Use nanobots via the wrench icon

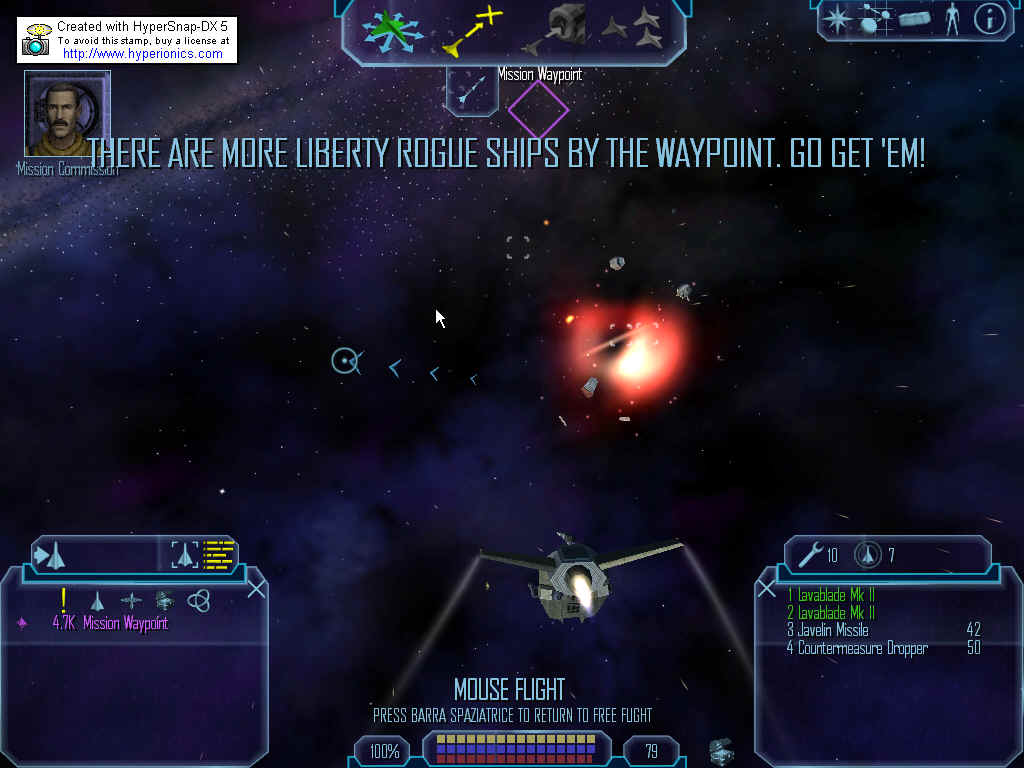pos(811,553)
